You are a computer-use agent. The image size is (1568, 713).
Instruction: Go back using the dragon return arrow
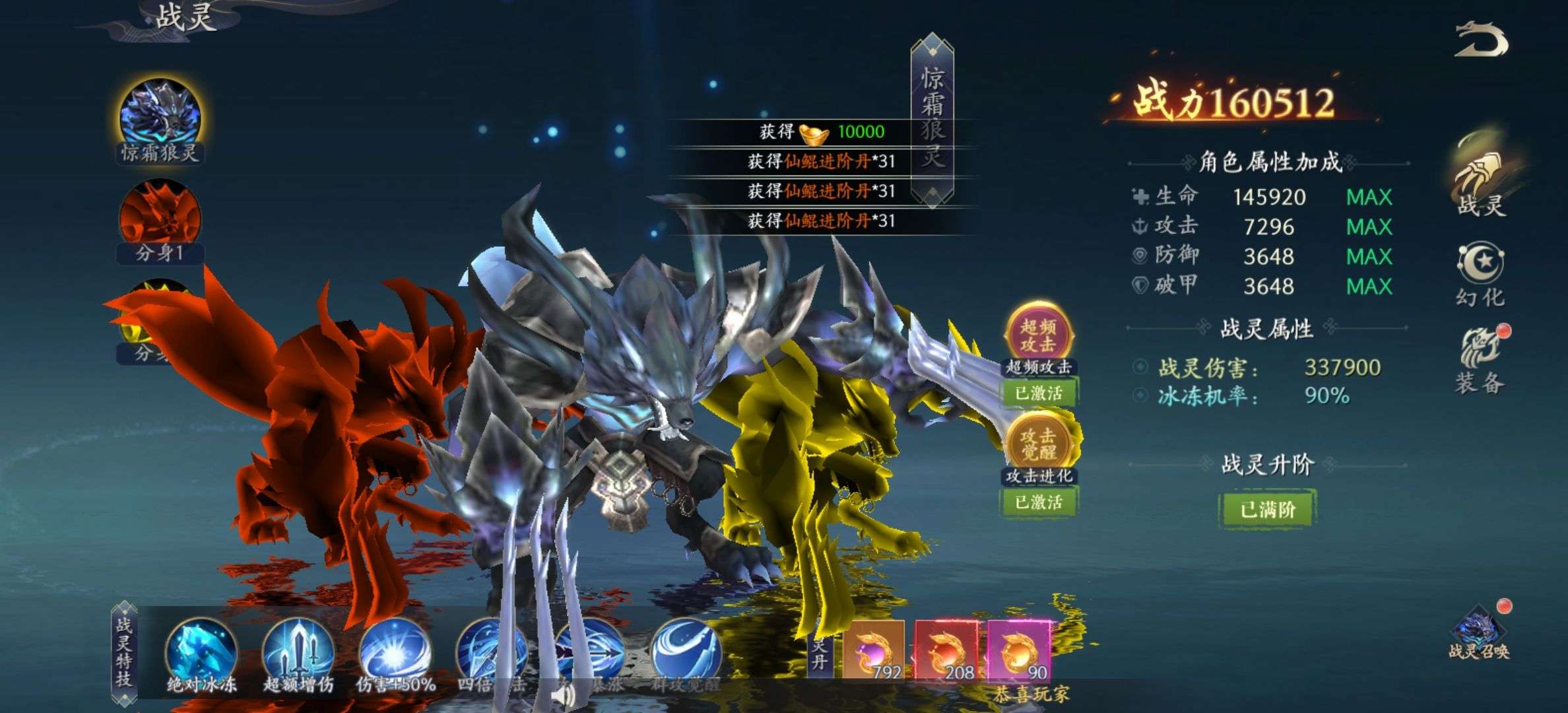[1482, 41]
